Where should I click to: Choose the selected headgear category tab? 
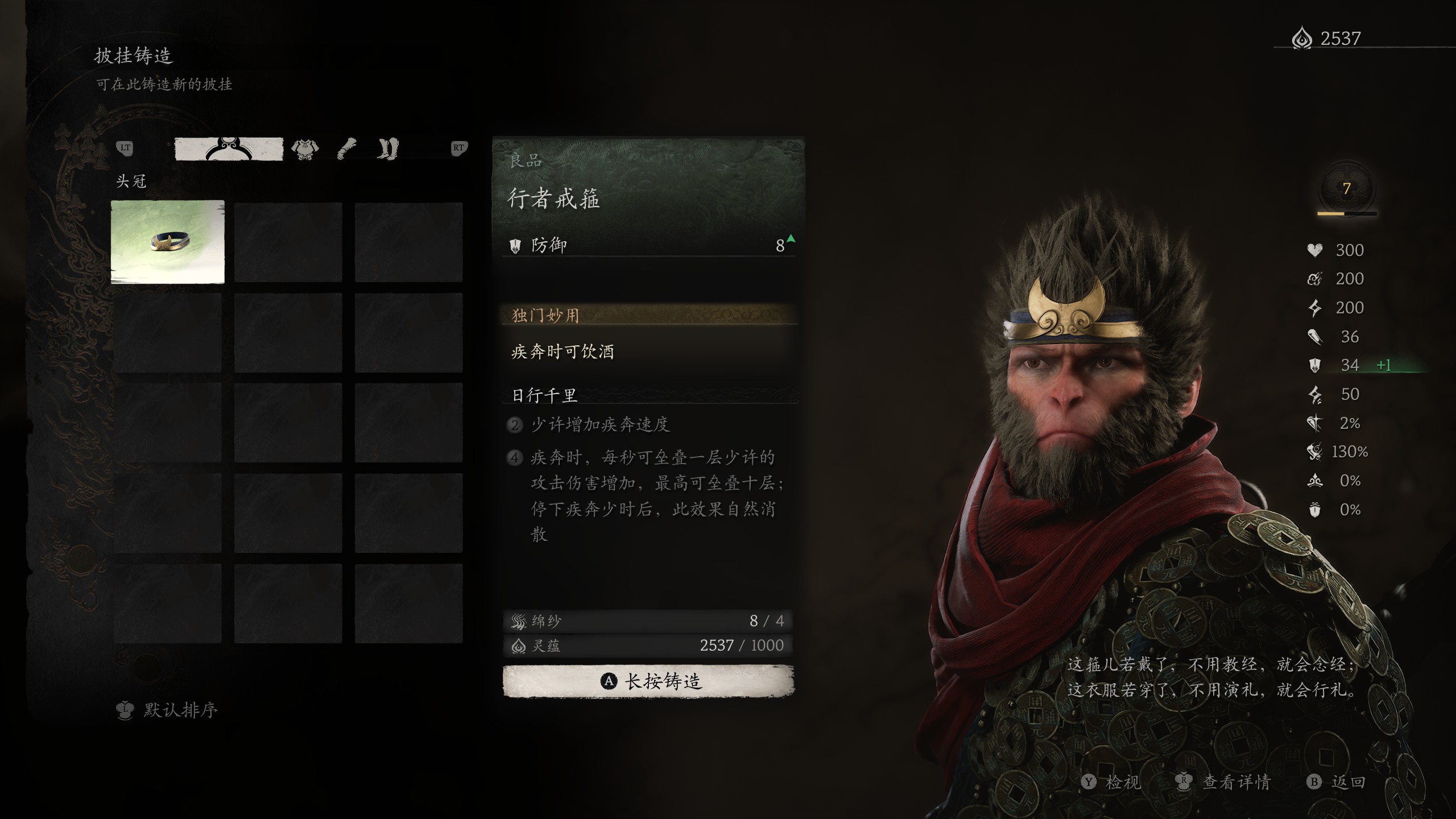229,149
